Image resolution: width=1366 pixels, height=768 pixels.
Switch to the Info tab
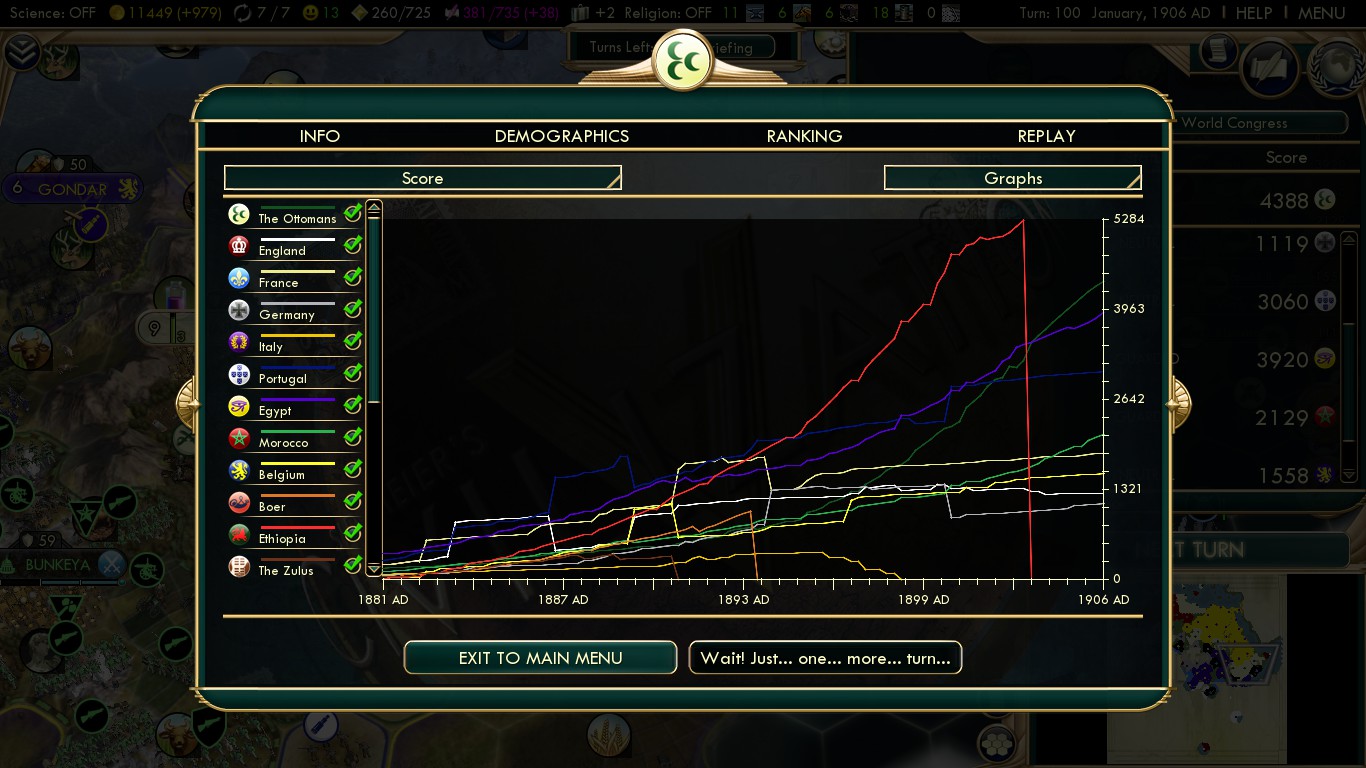(320, 136)
